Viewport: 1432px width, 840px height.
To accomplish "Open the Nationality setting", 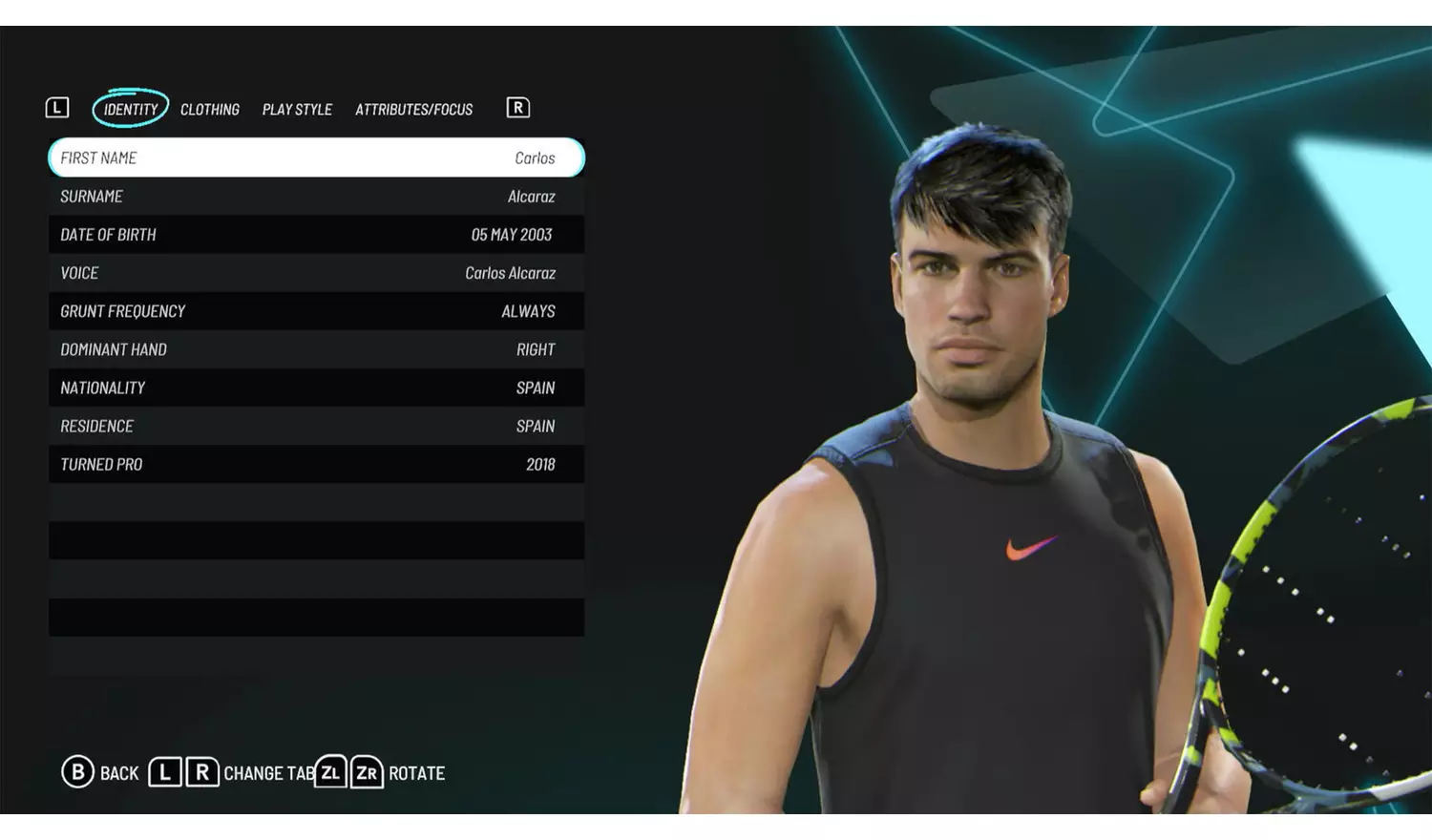I will point(316,388).
